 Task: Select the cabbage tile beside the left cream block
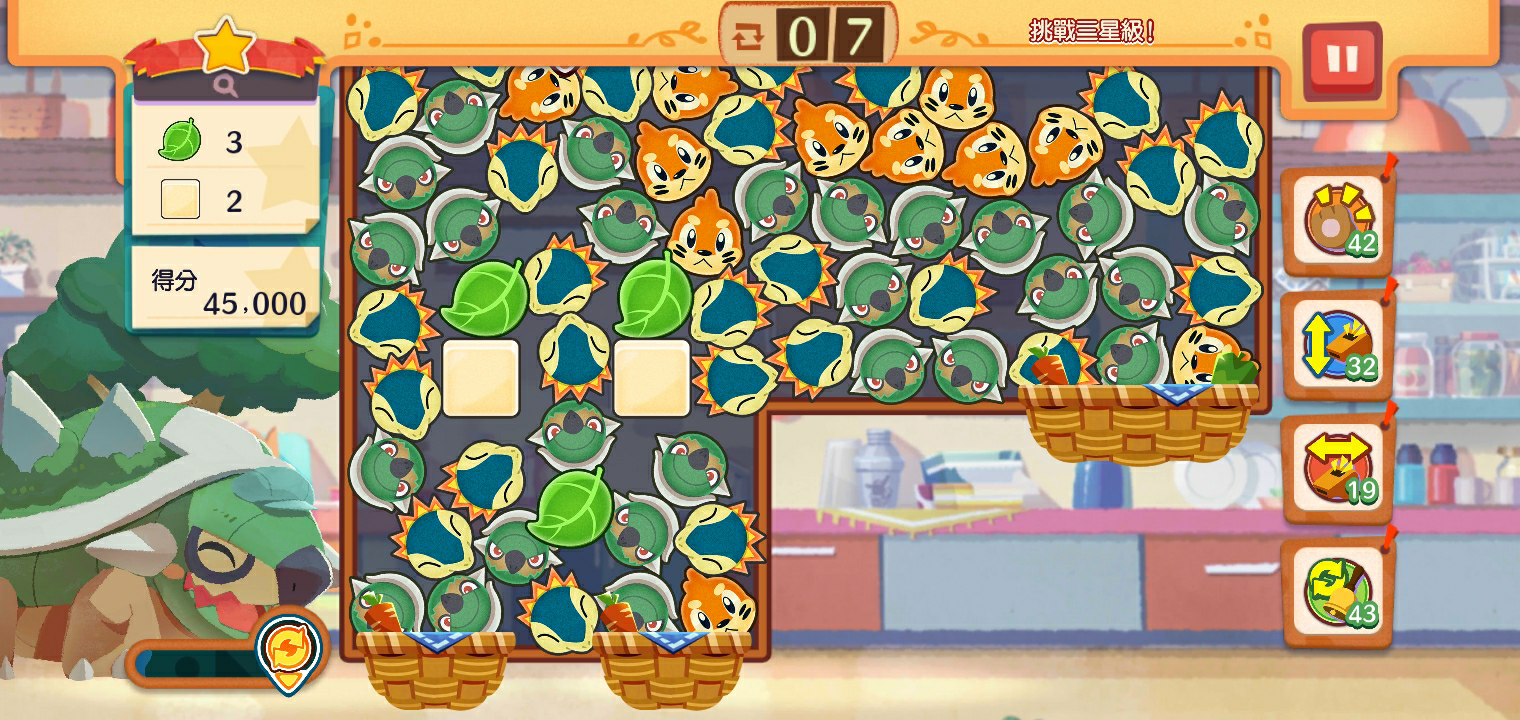click(484, 297)
